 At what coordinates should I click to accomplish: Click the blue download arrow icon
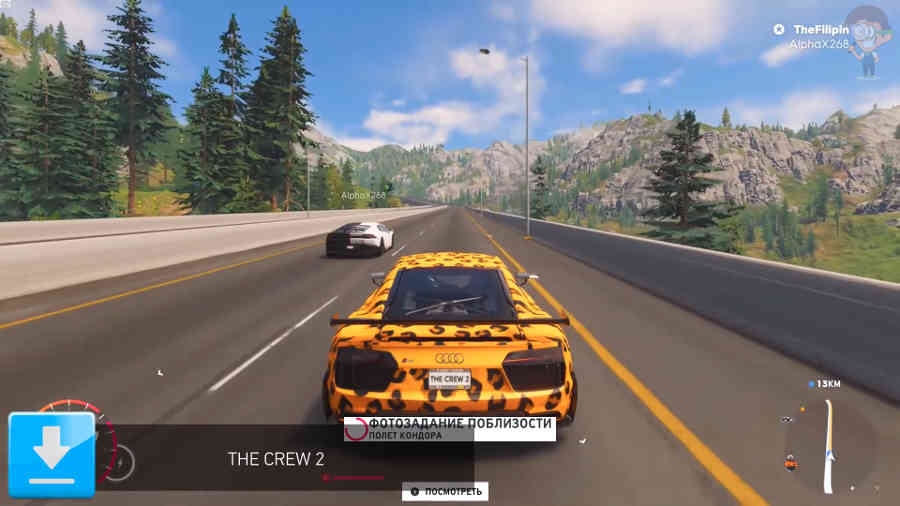[52, 455]
